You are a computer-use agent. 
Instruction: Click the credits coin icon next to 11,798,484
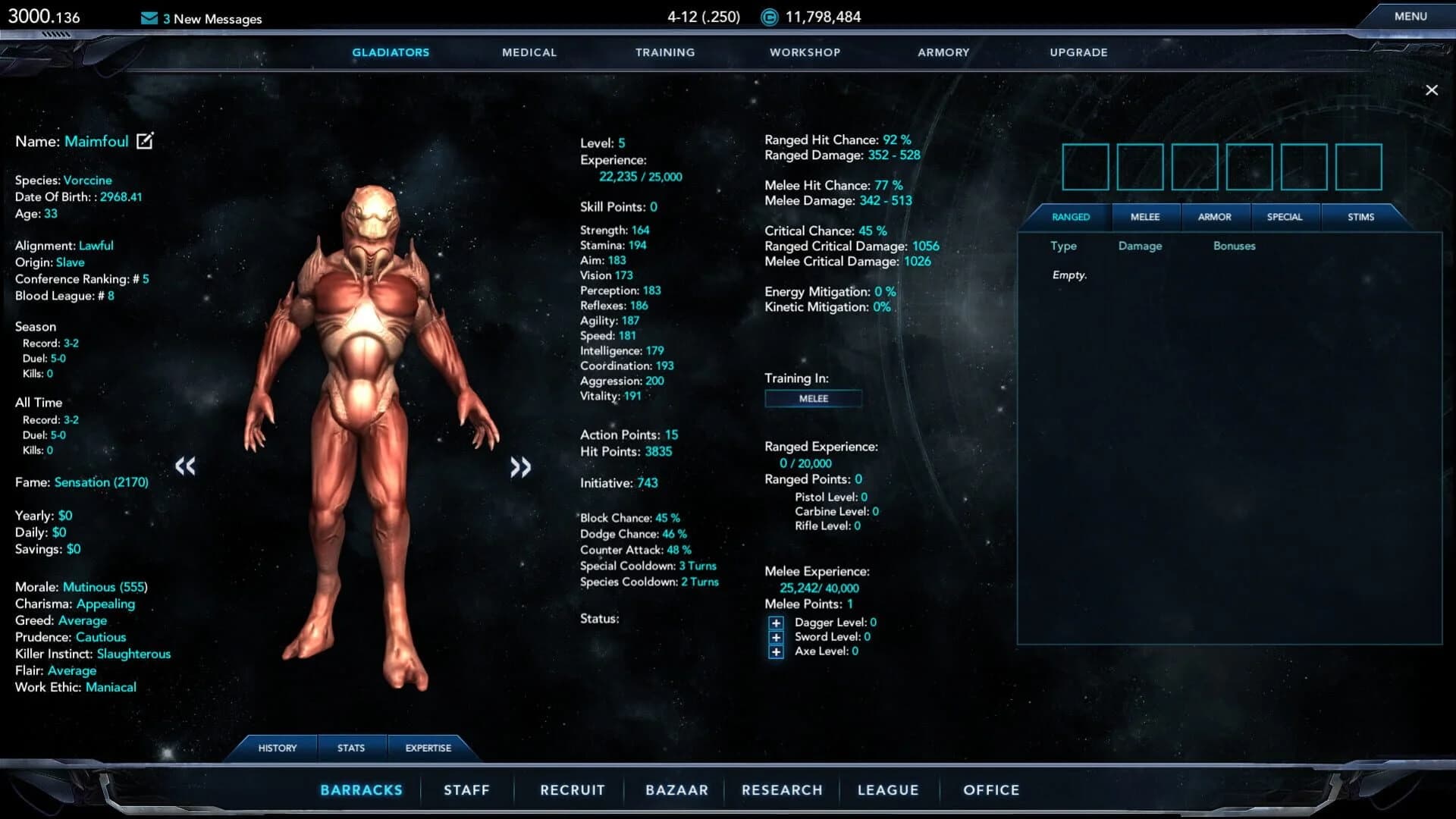pyautogui.click(x=768, y=17)
